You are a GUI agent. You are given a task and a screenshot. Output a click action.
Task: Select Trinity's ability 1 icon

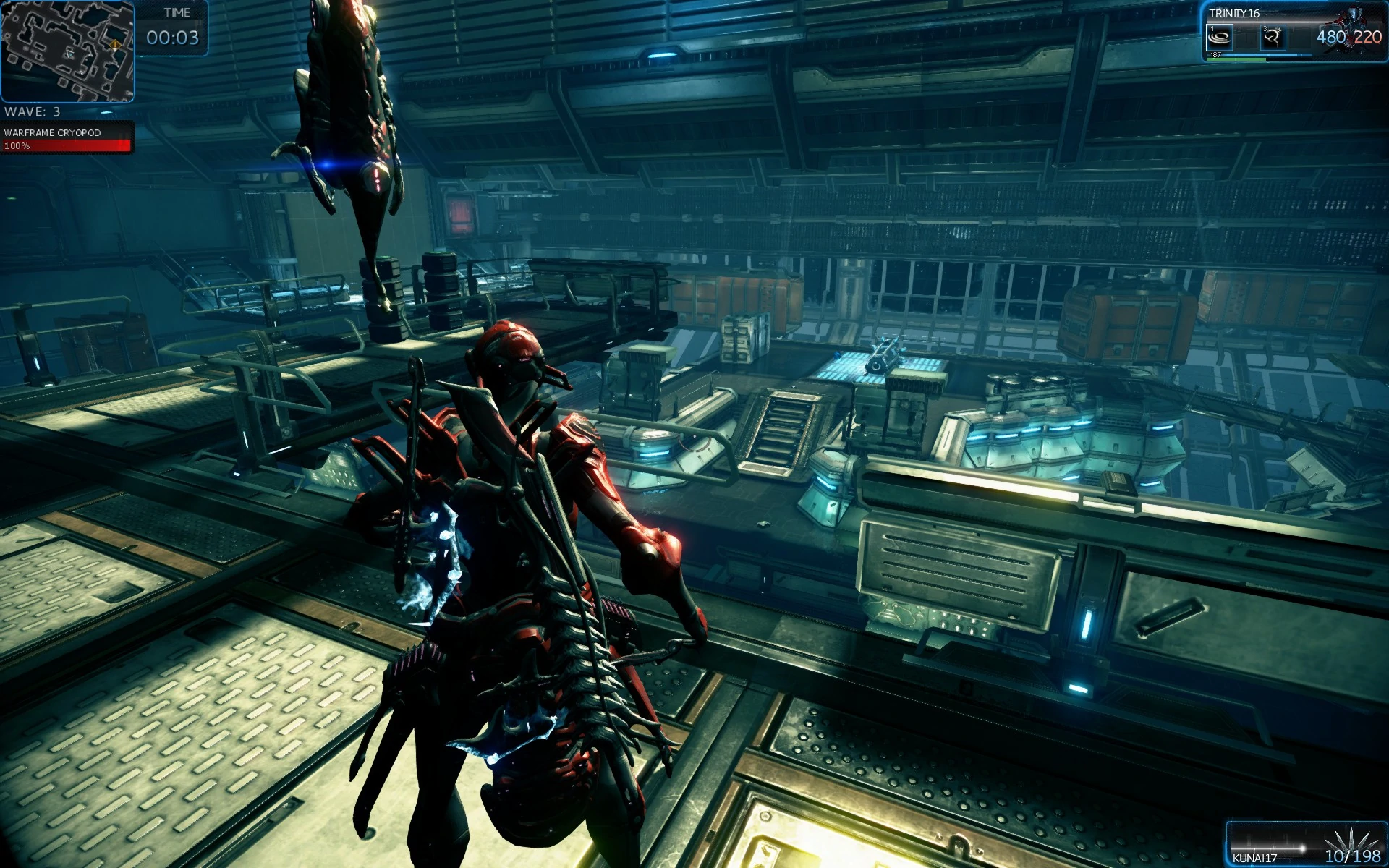(x=1220, y=38)
